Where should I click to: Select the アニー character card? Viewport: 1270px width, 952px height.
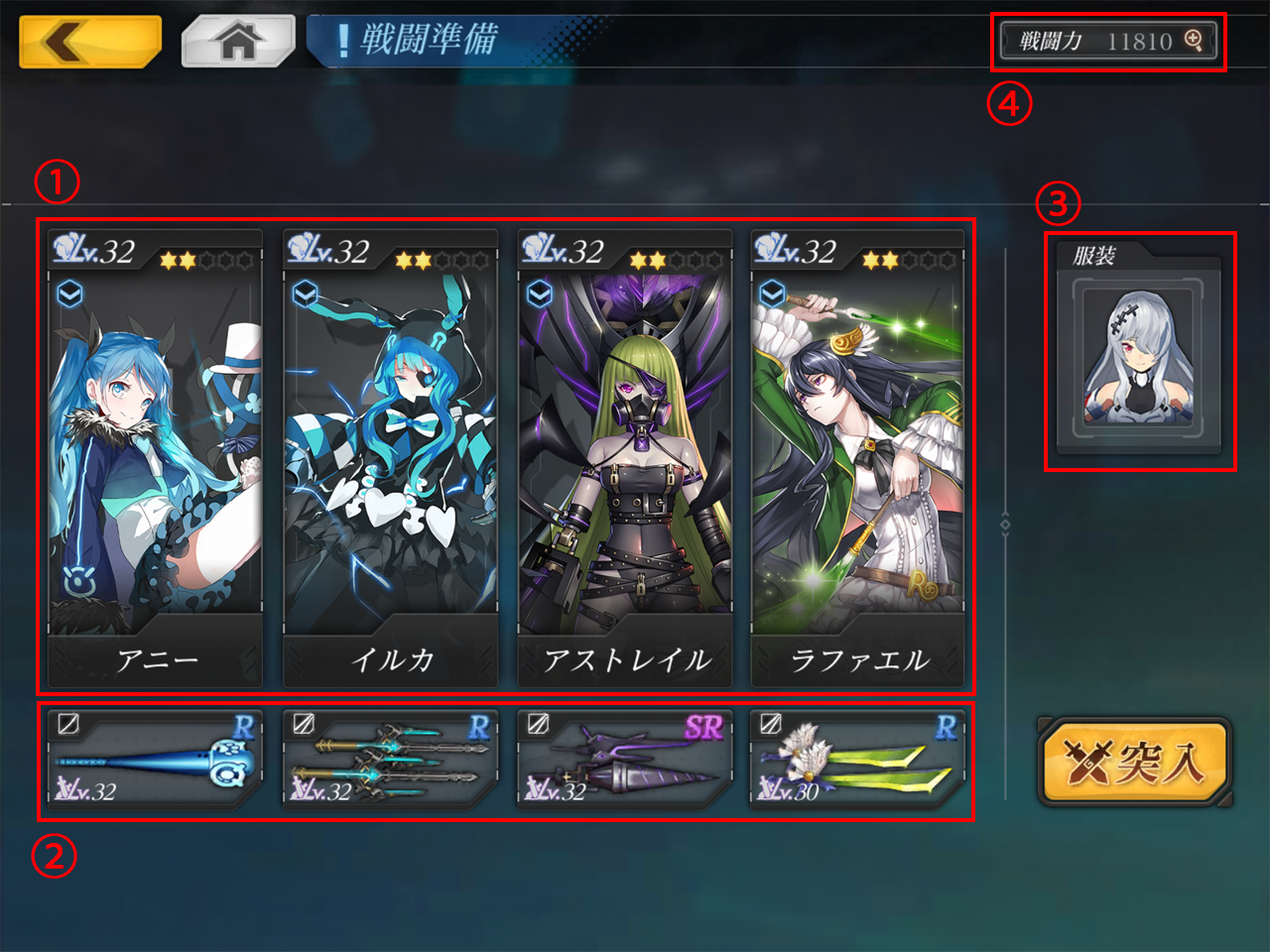(156, 456)
